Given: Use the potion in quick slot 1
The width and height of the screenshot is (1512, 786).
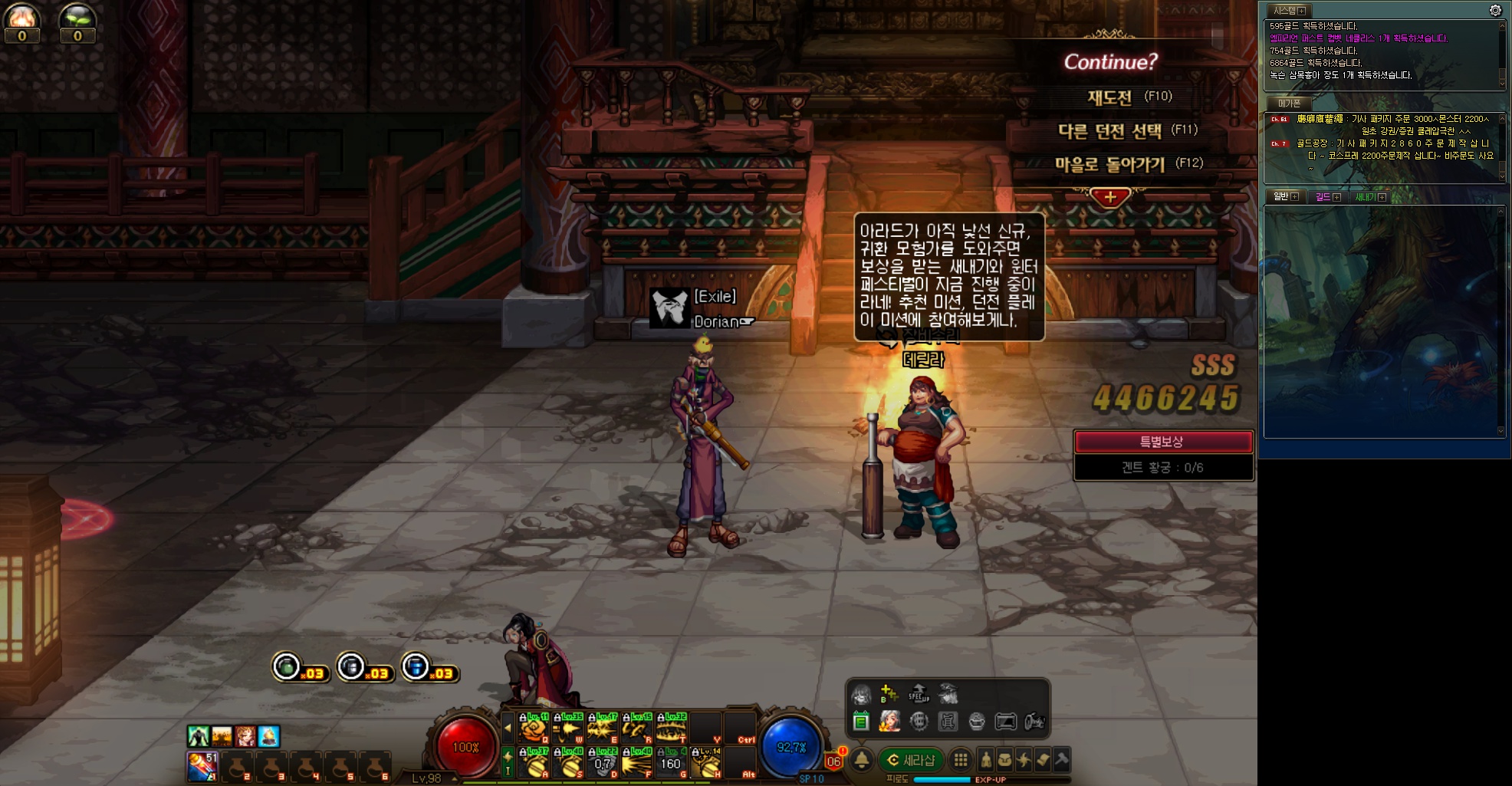Looking at the screenshot, I should coord(202,766).
